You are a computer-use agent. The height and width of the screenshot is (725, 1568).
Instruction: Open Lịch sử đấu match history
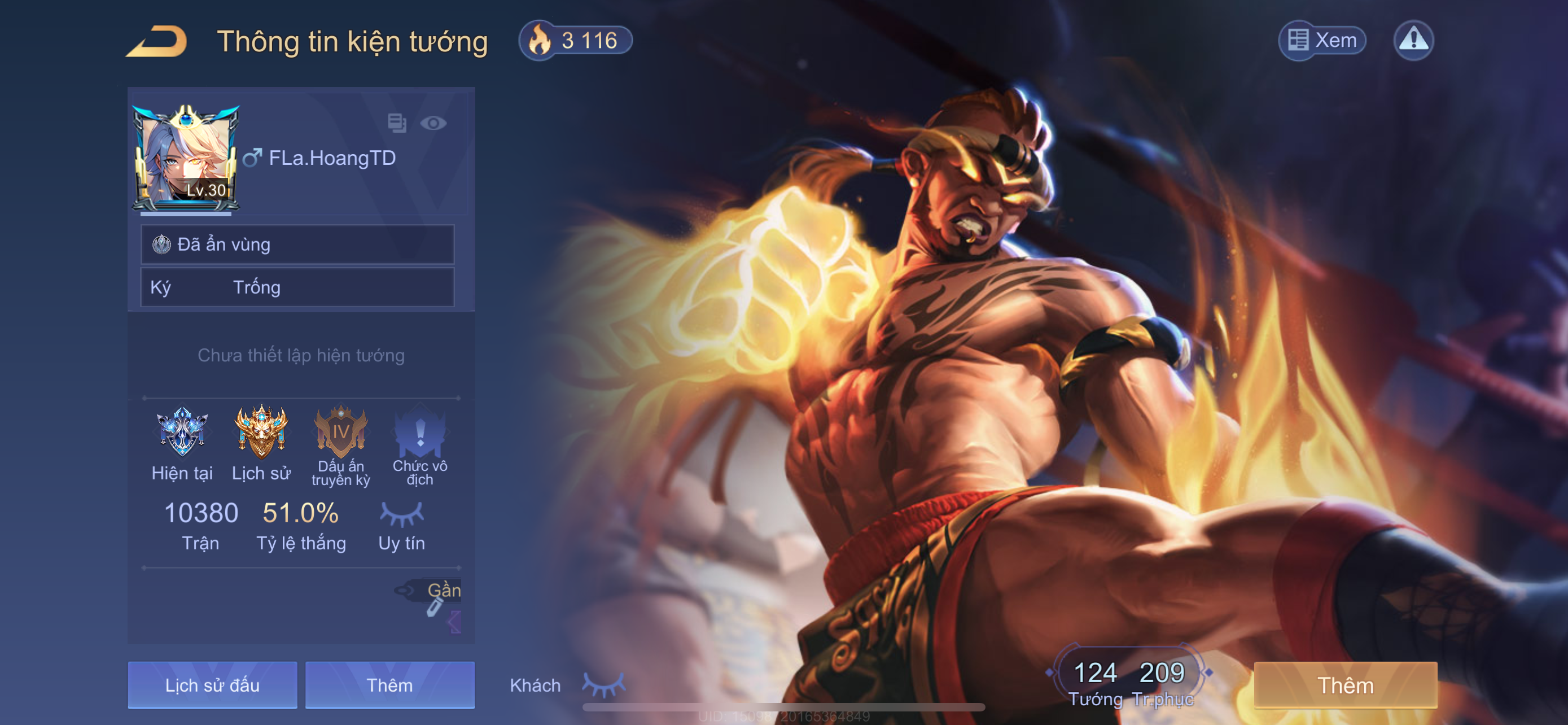212,685
